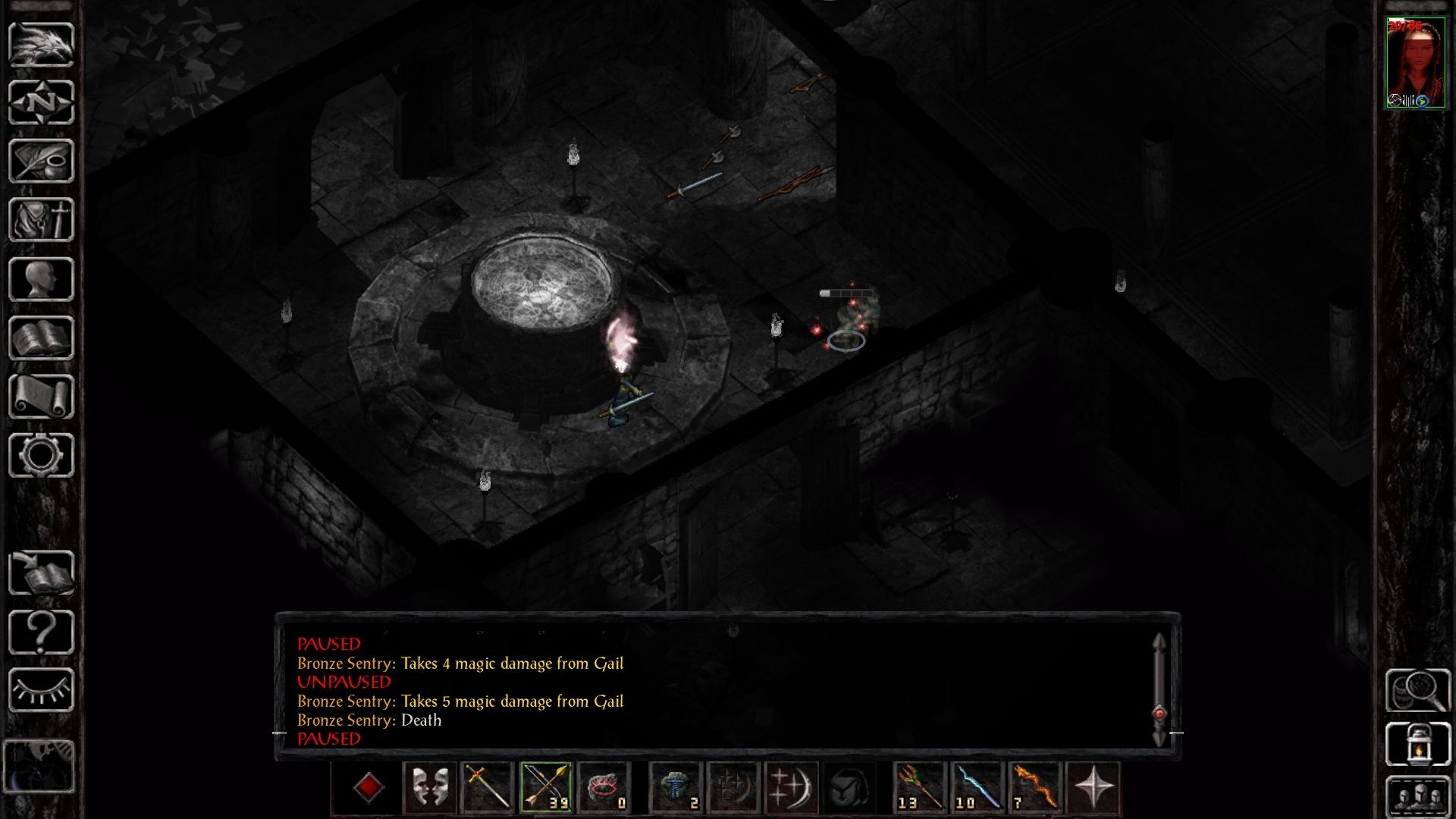
Task: Open the gear options menu
Action: coord(41,455)
